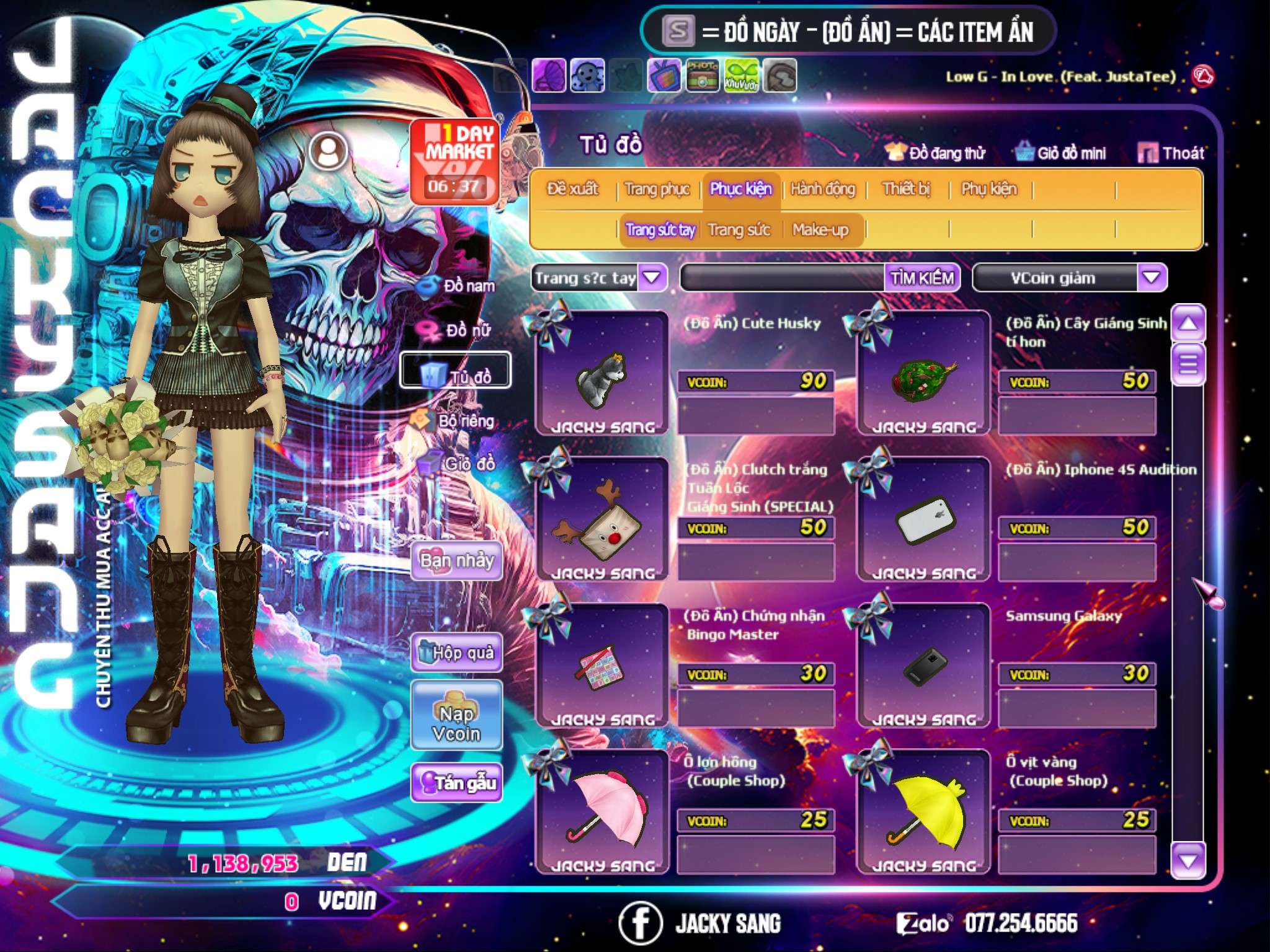Open the VCoin giảm sort dropdown
The image size is (1270, 952).
pos(1151,278)
